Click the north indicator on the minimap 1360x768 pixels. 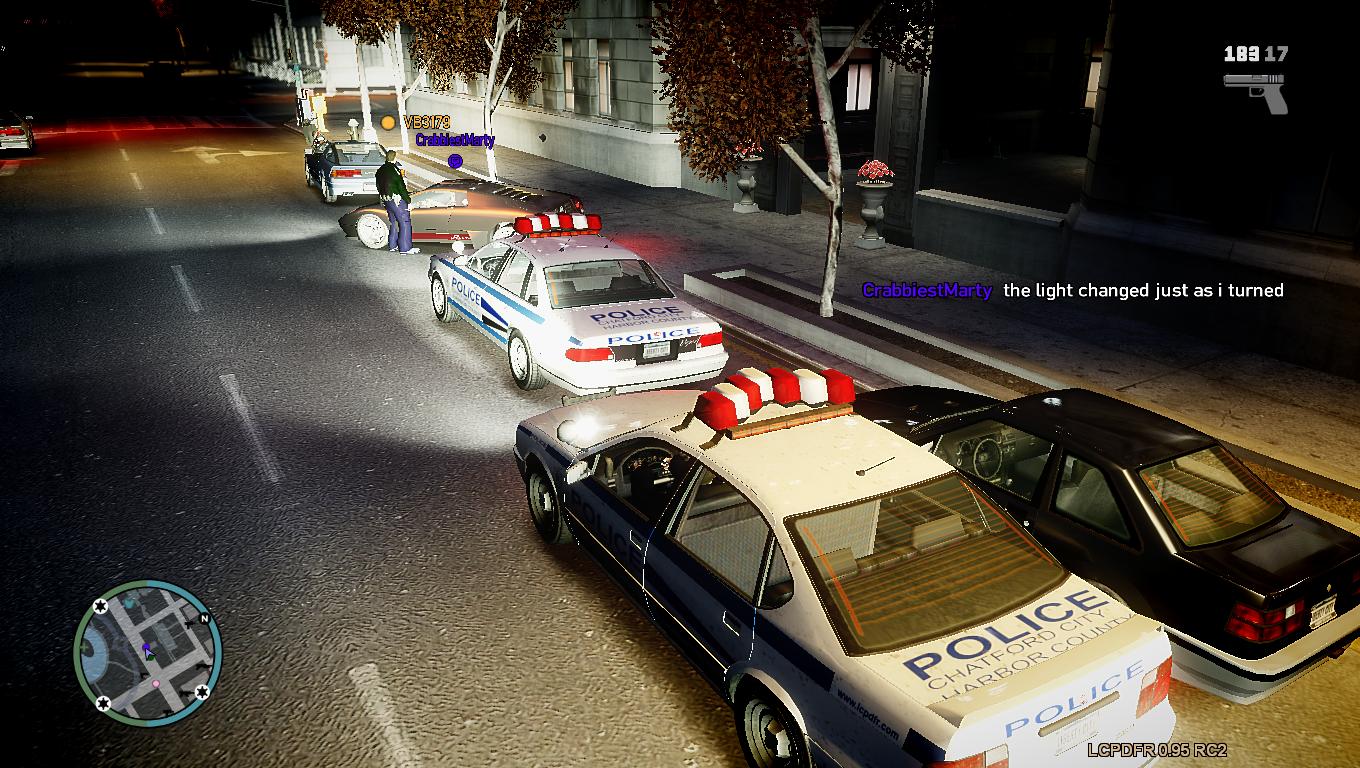click(204, 619)
